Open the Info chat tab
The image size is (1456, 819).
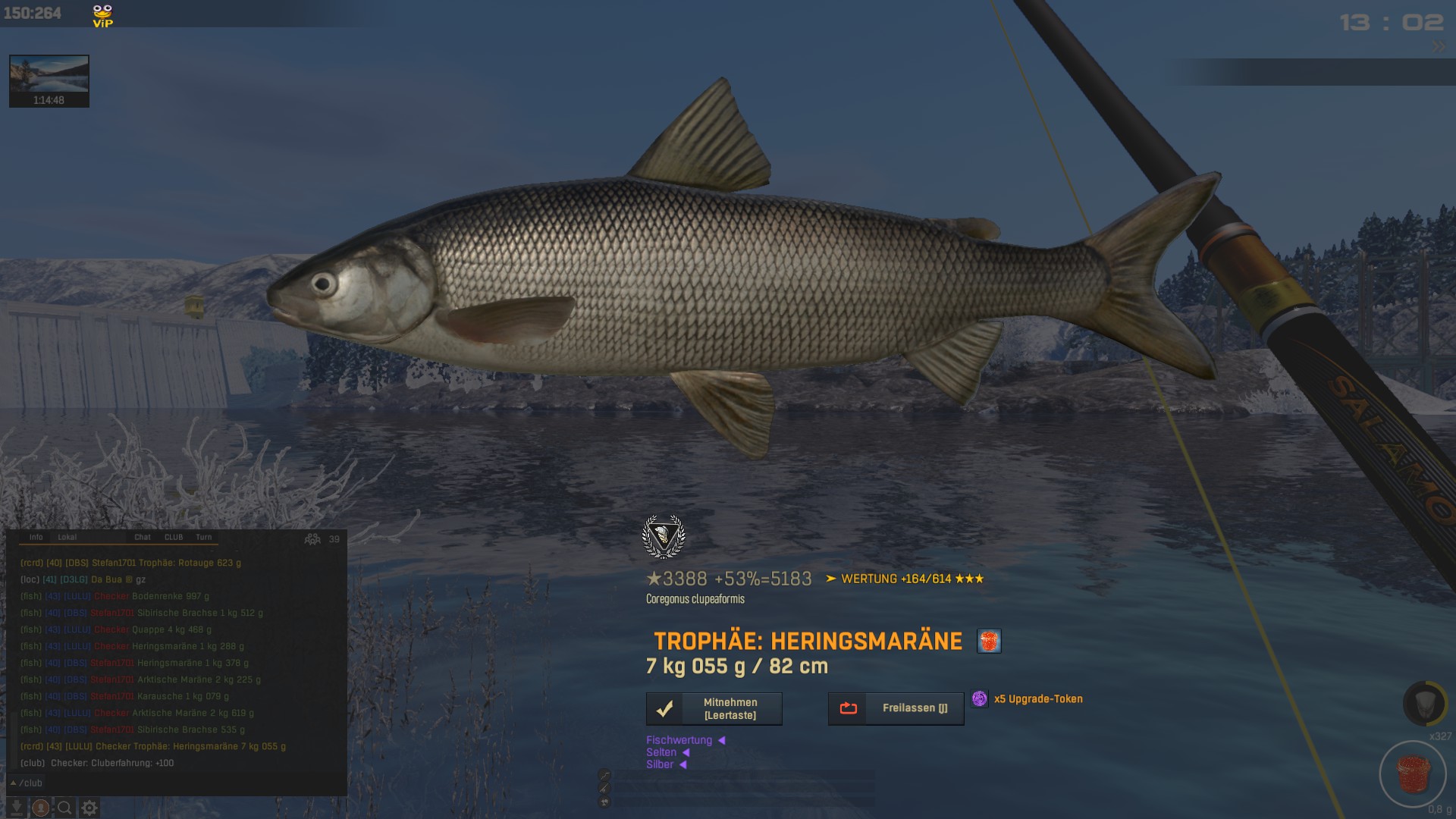(36, 537)
